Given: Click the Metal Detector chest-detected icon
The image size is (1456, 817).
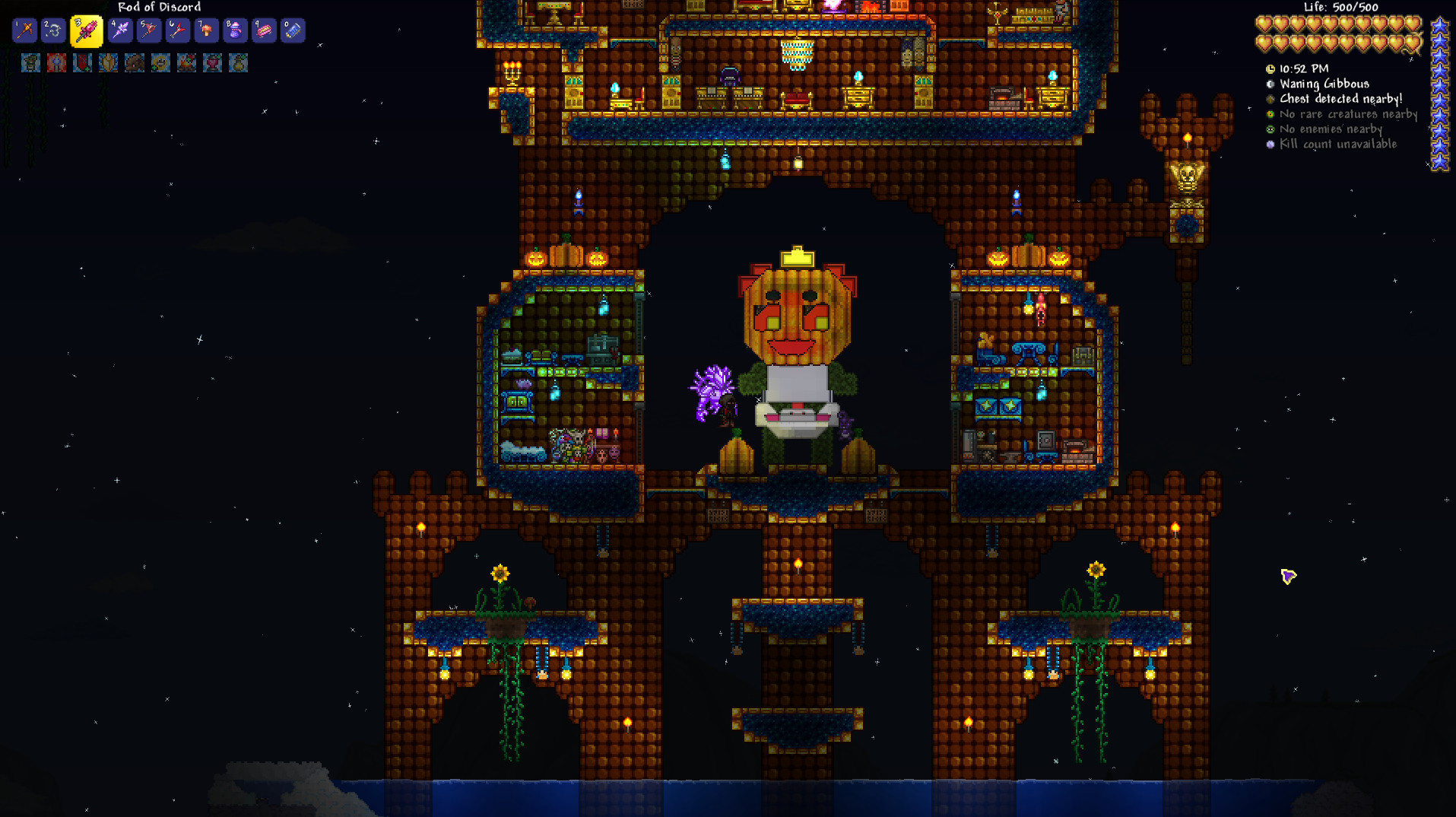Looking at the screenshot, I should click(x=1270, y=99).
